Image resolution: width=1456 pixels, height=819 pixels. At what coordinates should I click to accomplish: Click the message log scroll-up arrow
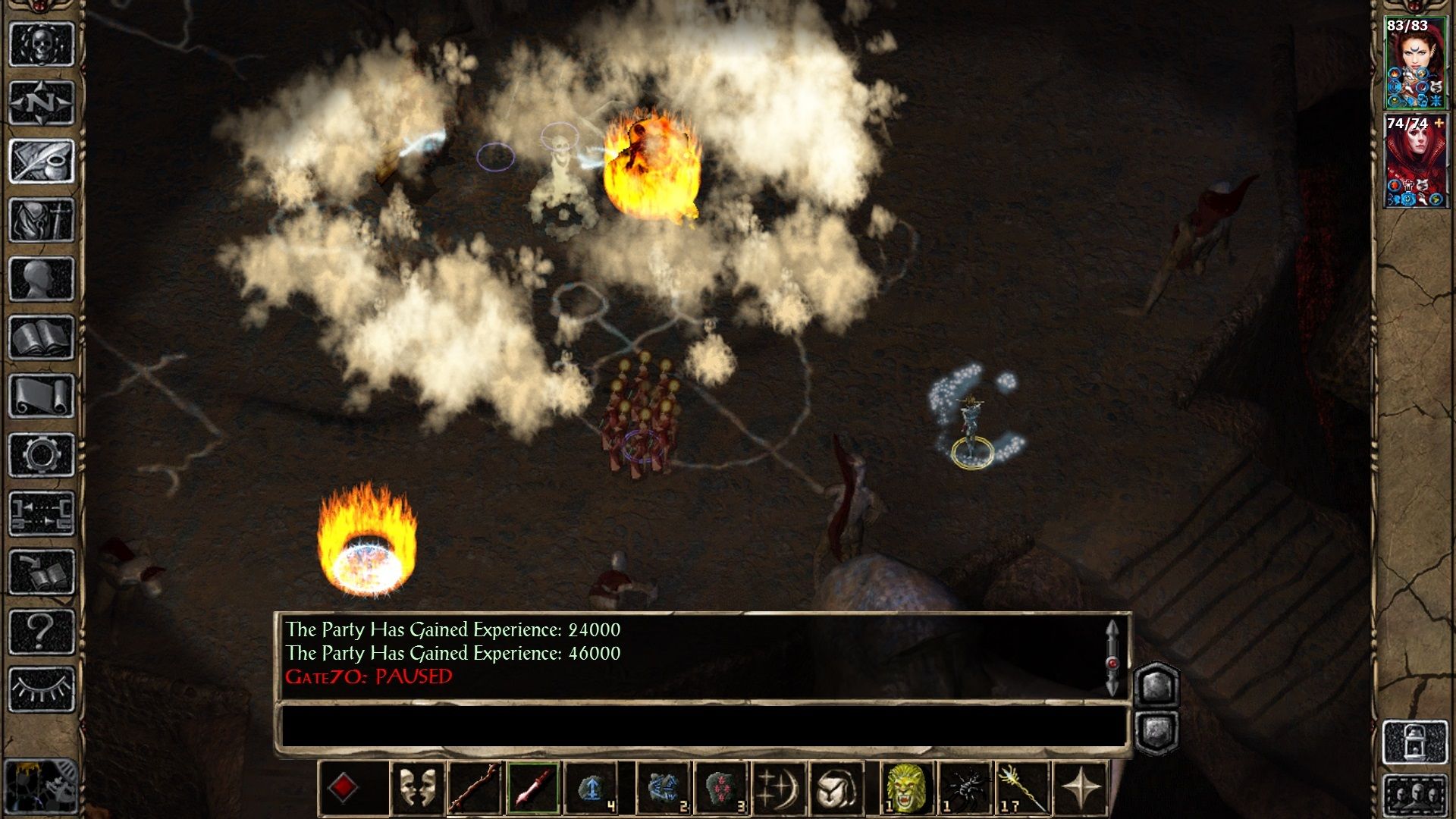pyautogui.click(x=1112, y=626)
